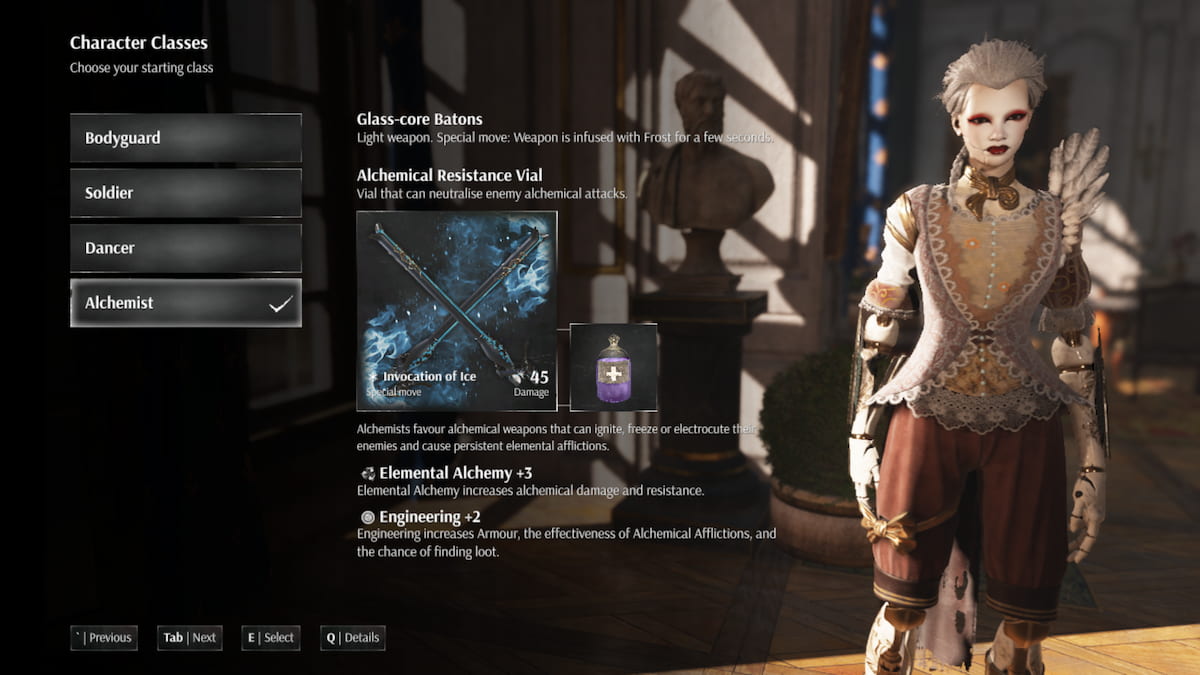Confirm with the Select button
The image size is (1200, 675).
[x=271, y=638]
